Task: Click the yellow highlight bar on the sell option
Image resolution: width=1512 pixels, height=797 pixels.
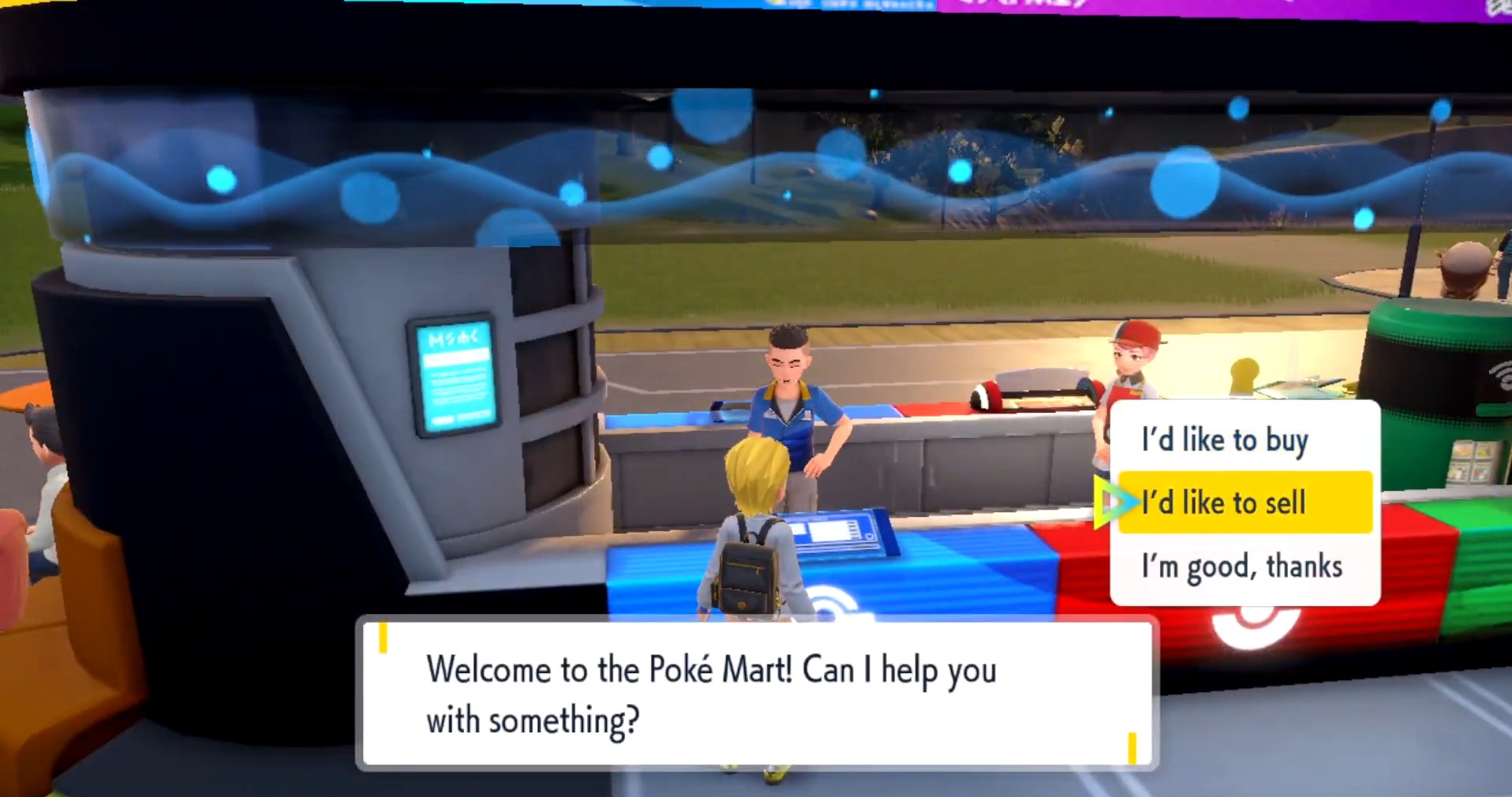Action: (x=1245, y=503)
